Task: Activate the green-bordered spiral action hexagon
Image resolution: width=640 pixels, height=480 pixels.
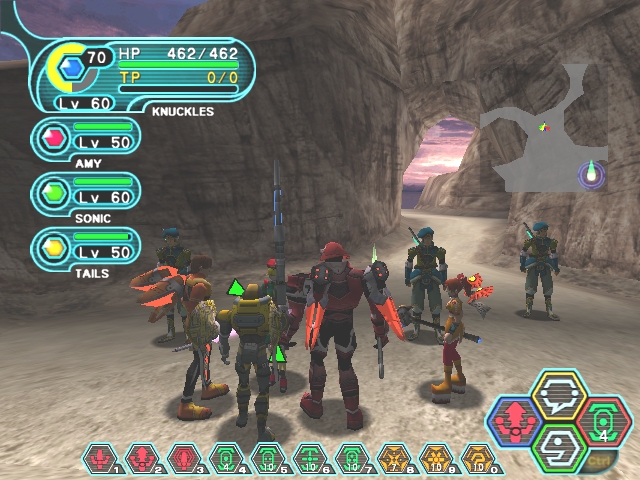Action: 560,446
